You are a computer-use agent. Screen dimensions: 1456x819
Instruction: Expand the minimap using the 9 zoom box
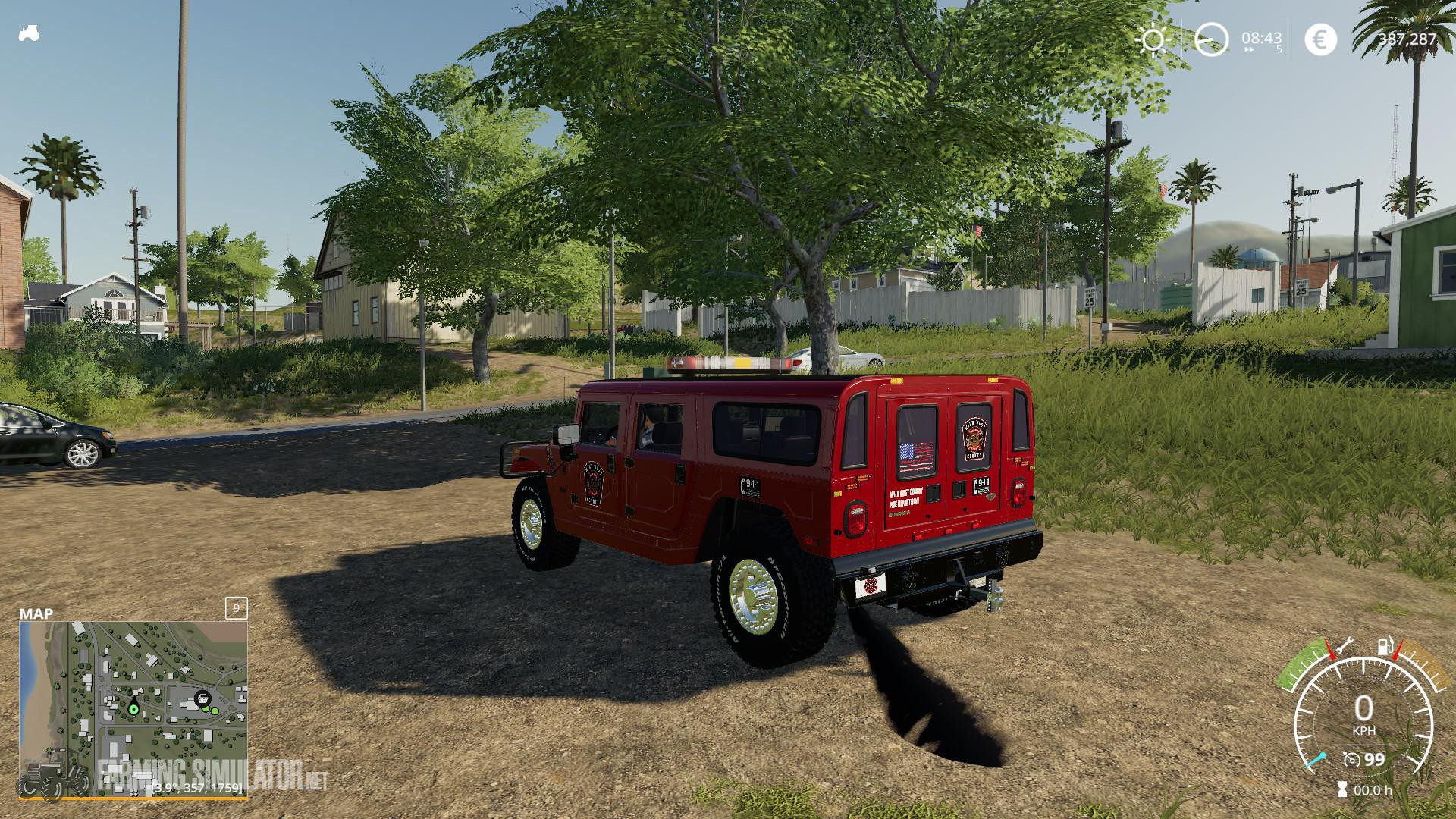point(236,608)
